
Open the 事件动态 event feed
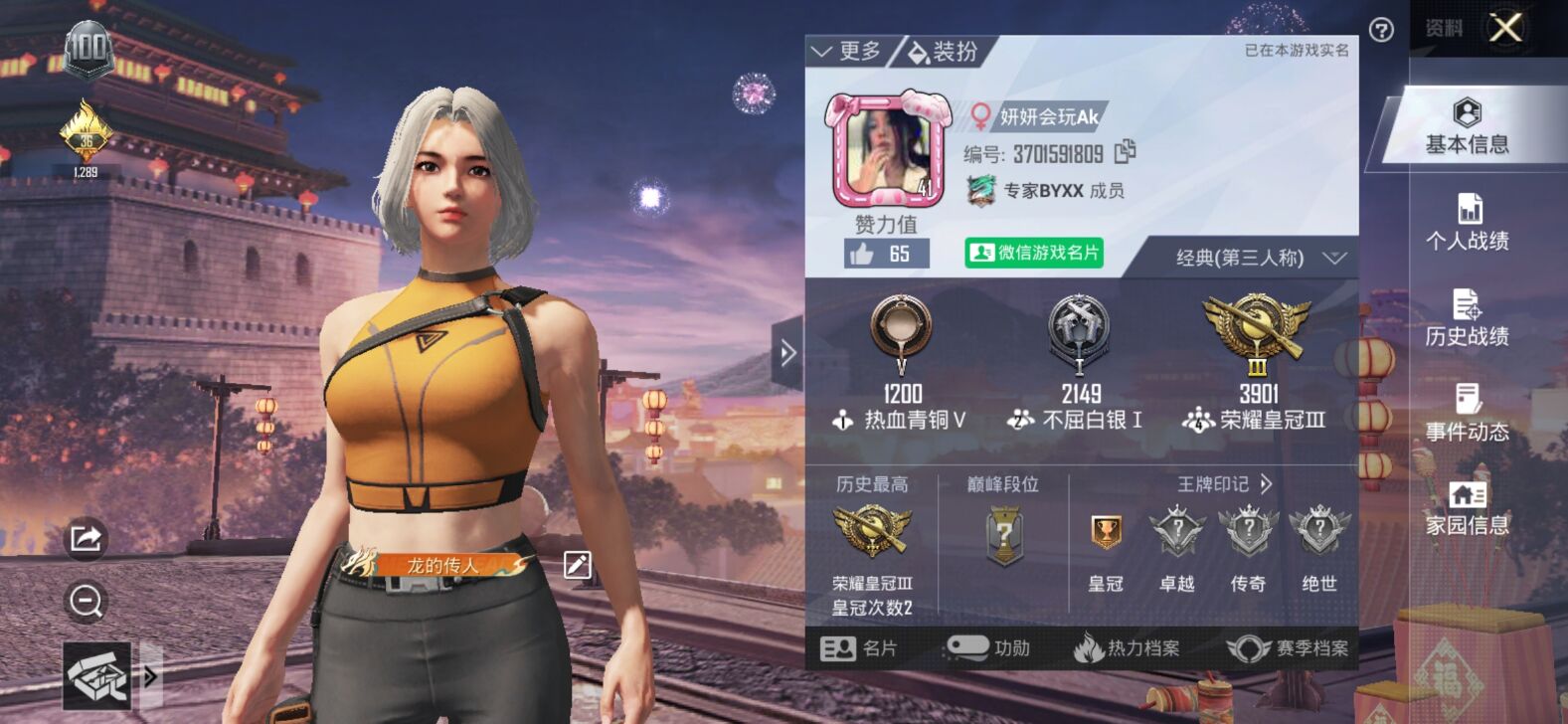(x=1468, y=416)
